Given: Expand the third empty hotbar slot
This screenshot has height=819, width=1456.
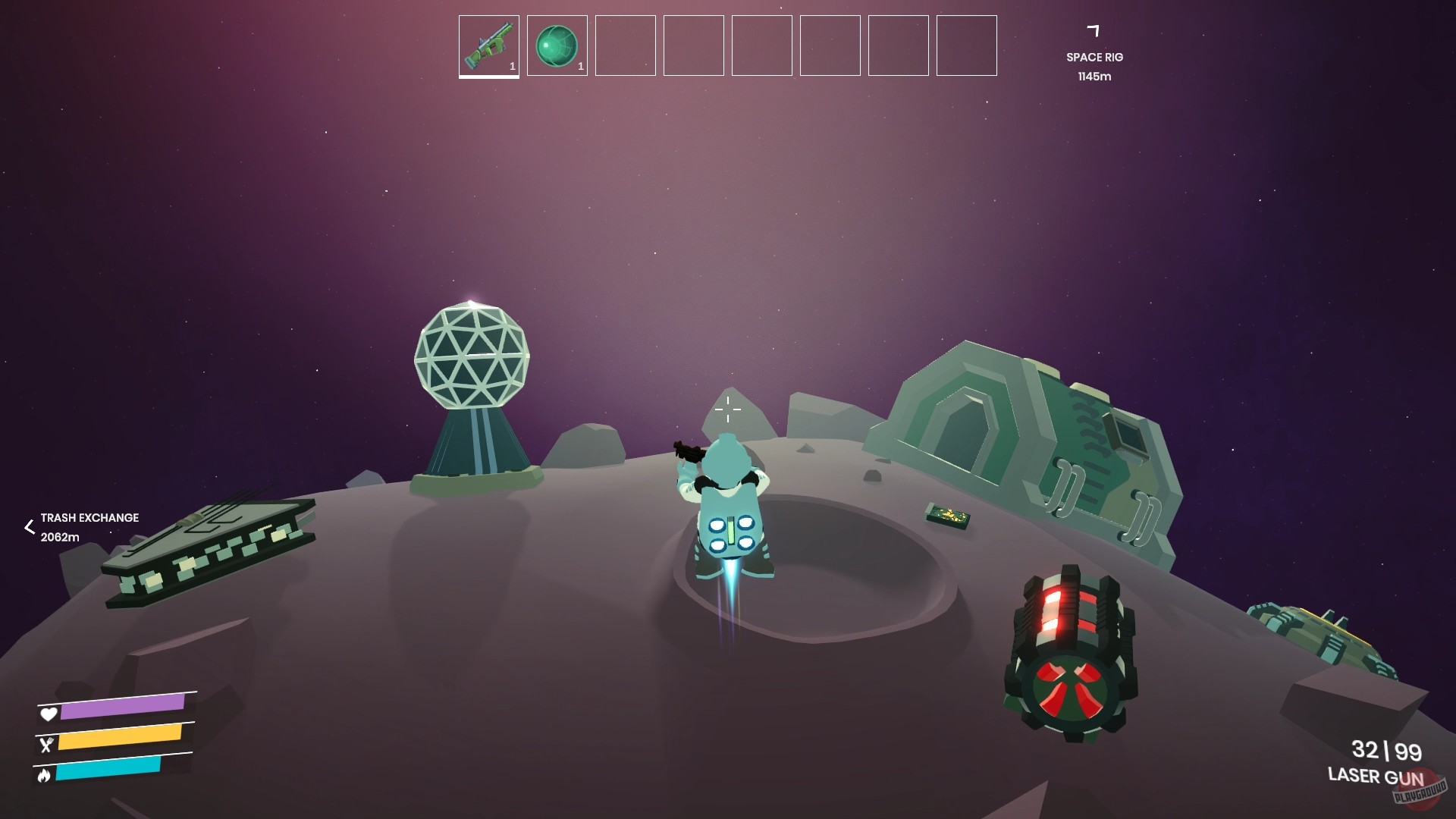Looking at the screenshot, I should click(x=625, y=46).
